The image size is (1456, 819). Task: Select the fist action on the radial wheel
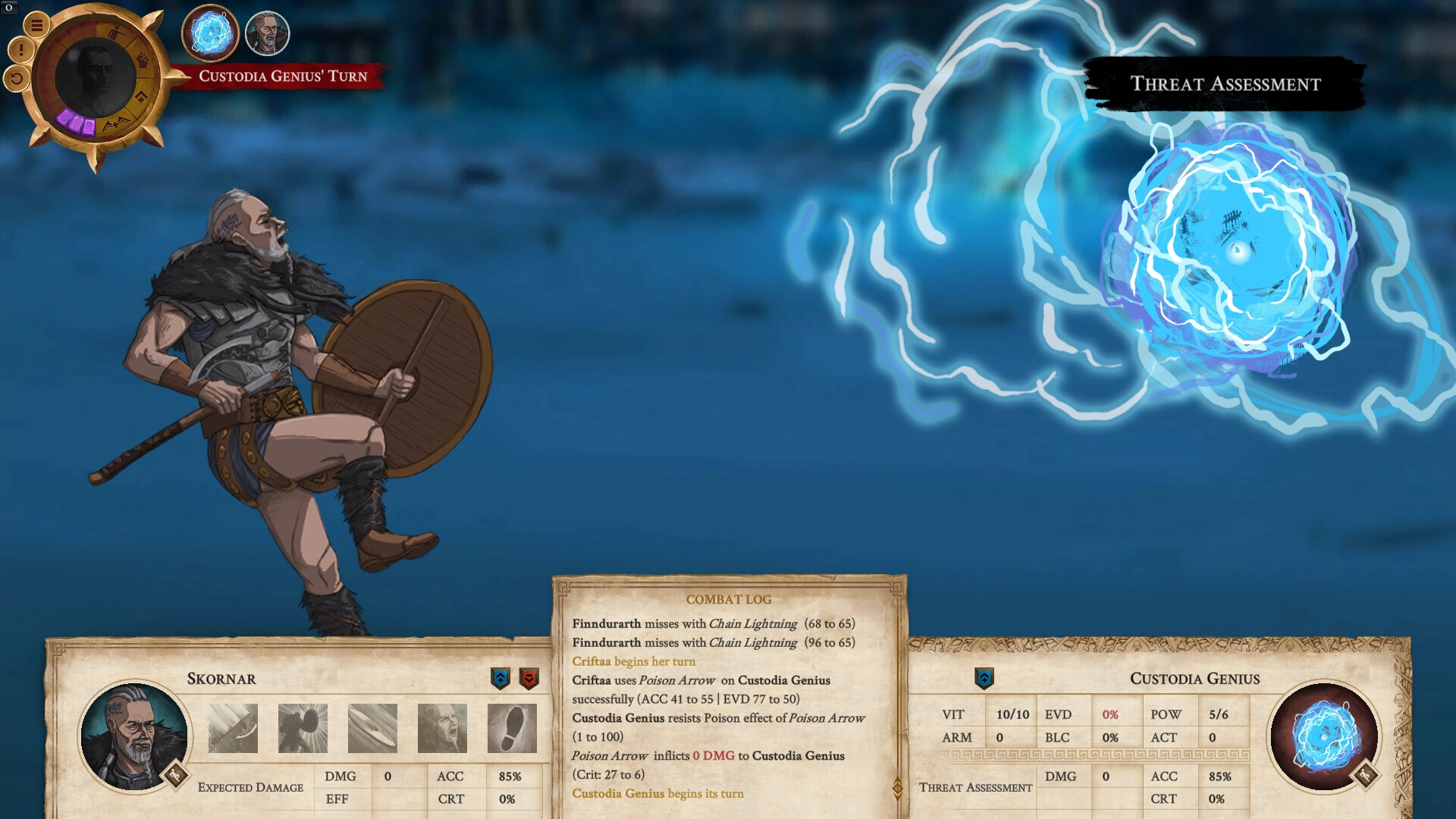point(144,60)
